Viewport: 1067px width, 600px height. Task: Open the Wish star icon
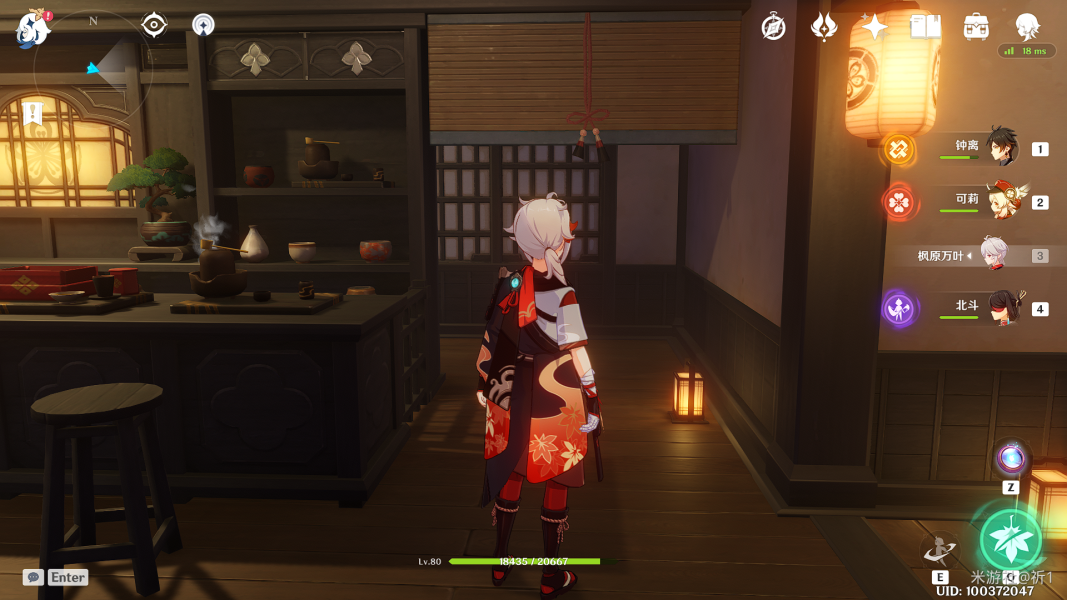[x=874, y=27]
